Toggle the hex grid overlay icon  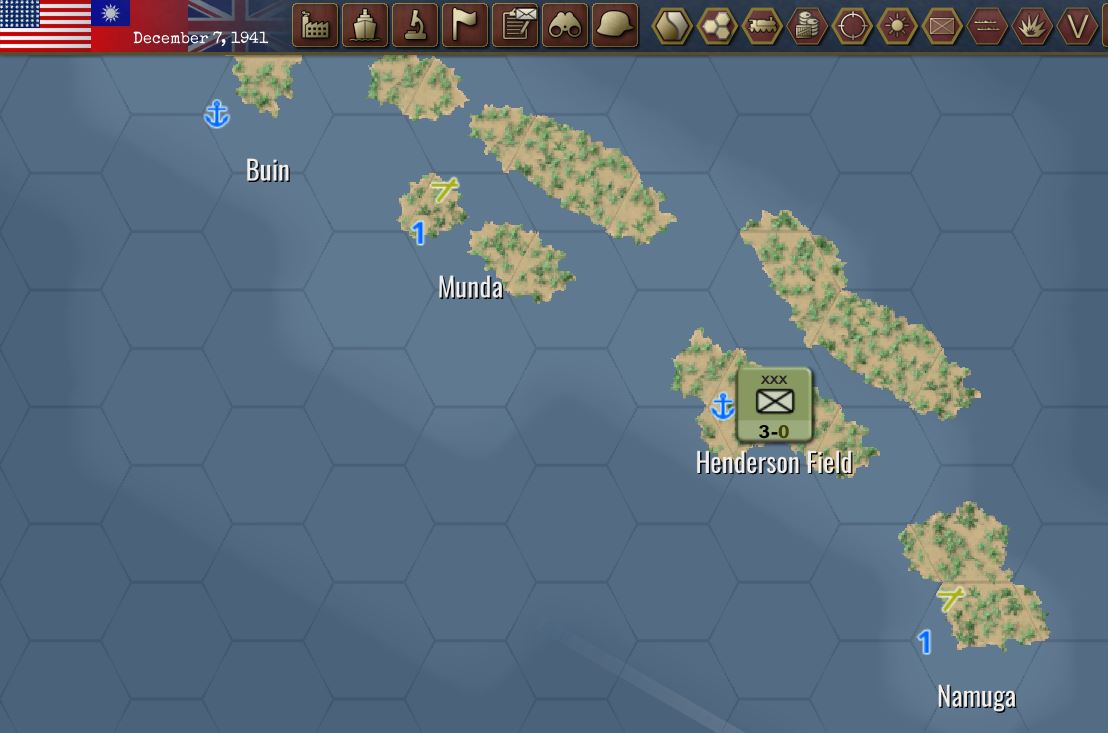click(717, 26)
